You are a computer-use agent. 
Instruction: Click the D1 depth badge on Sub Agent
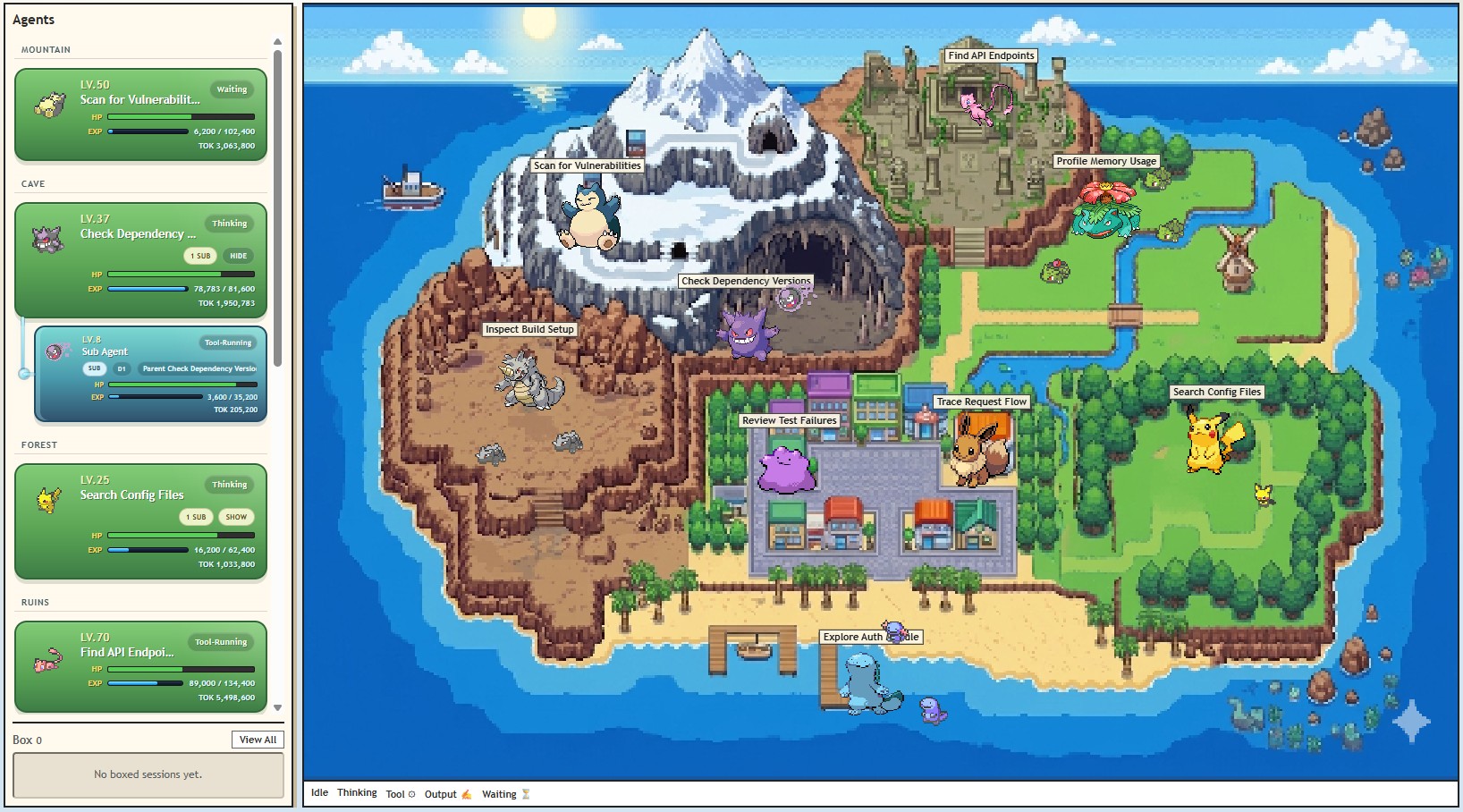(121, 368)
